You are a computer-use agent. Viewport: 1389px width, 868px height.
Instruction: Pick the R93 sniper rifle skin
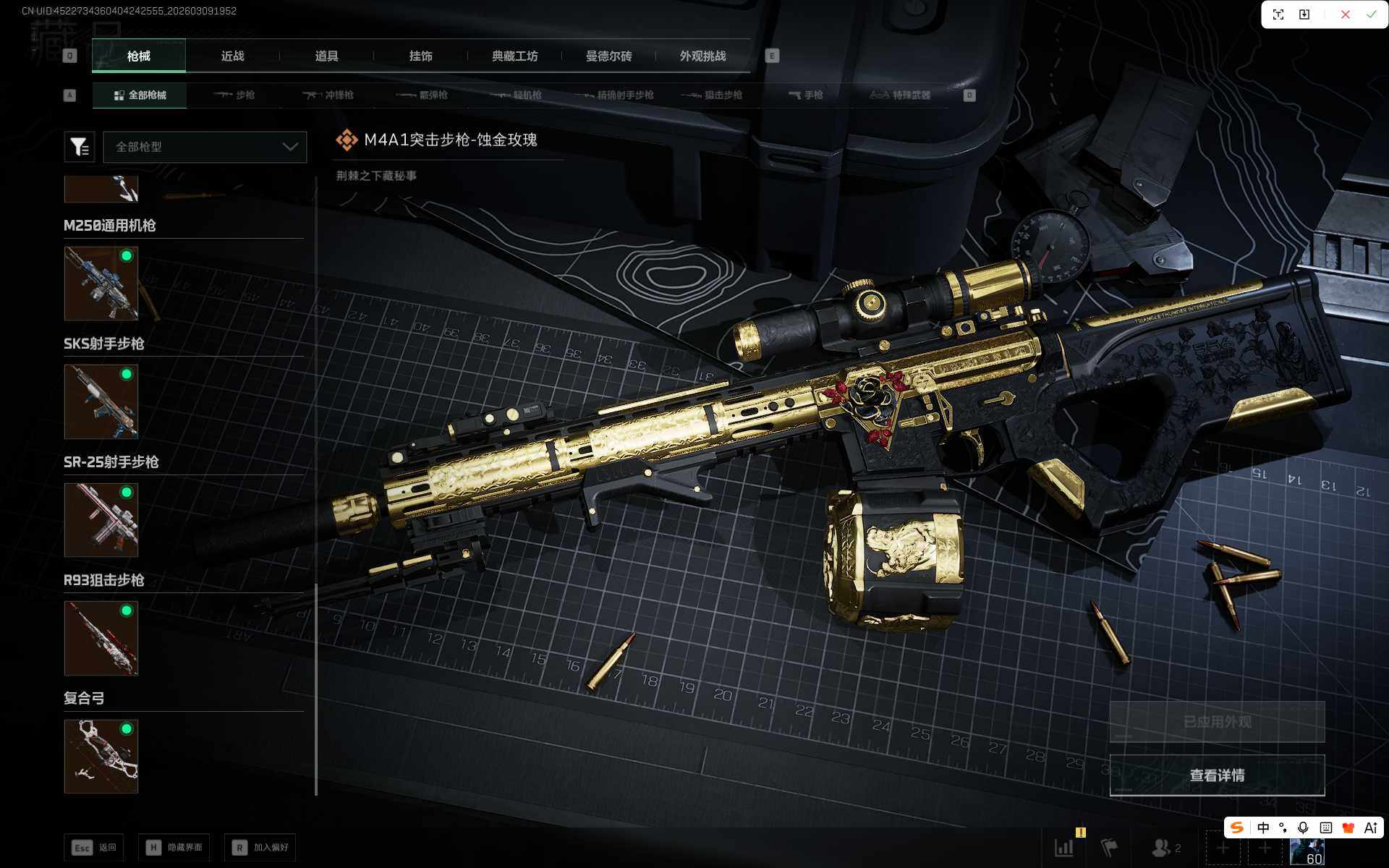(x=101, y=638)
